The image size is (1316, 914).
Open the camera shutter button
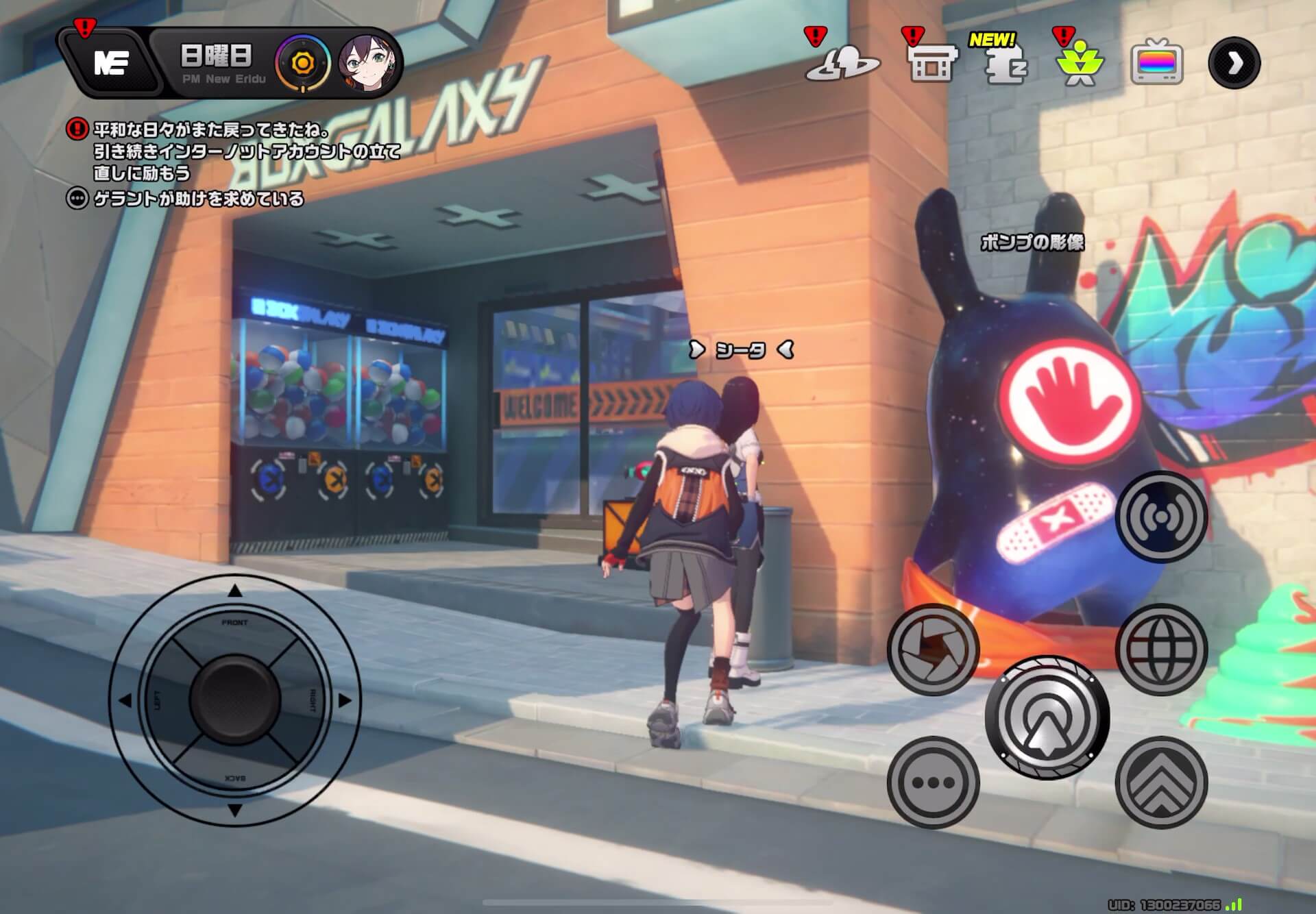click(933, 650)
